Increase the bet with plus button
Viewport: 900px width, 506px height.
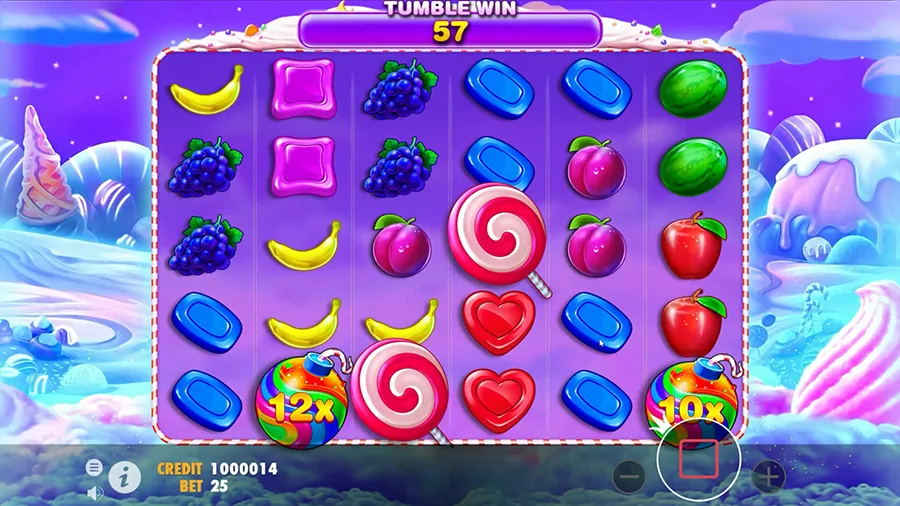point(768,477)
